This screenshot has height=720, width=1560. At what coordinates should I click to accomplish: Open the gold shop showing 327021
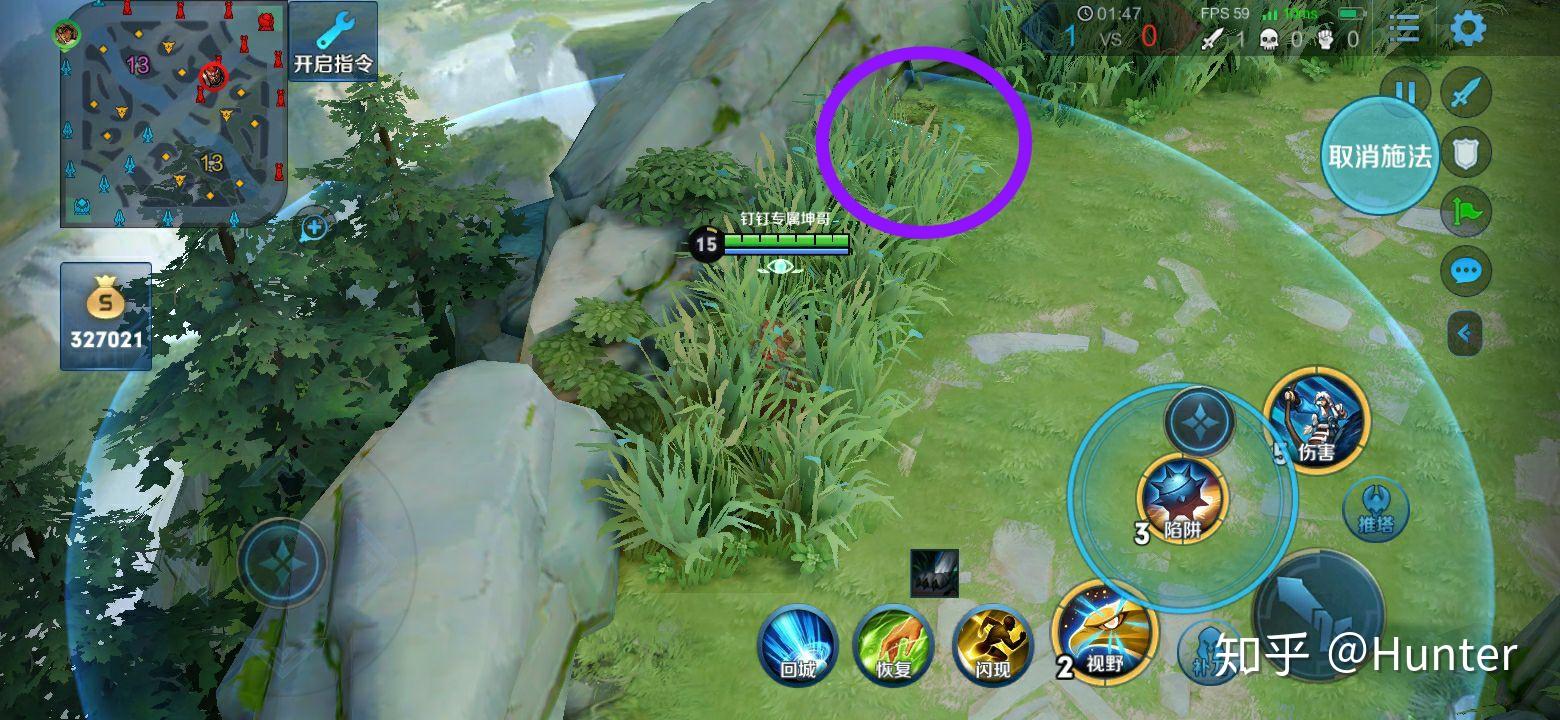coord(106,316)
